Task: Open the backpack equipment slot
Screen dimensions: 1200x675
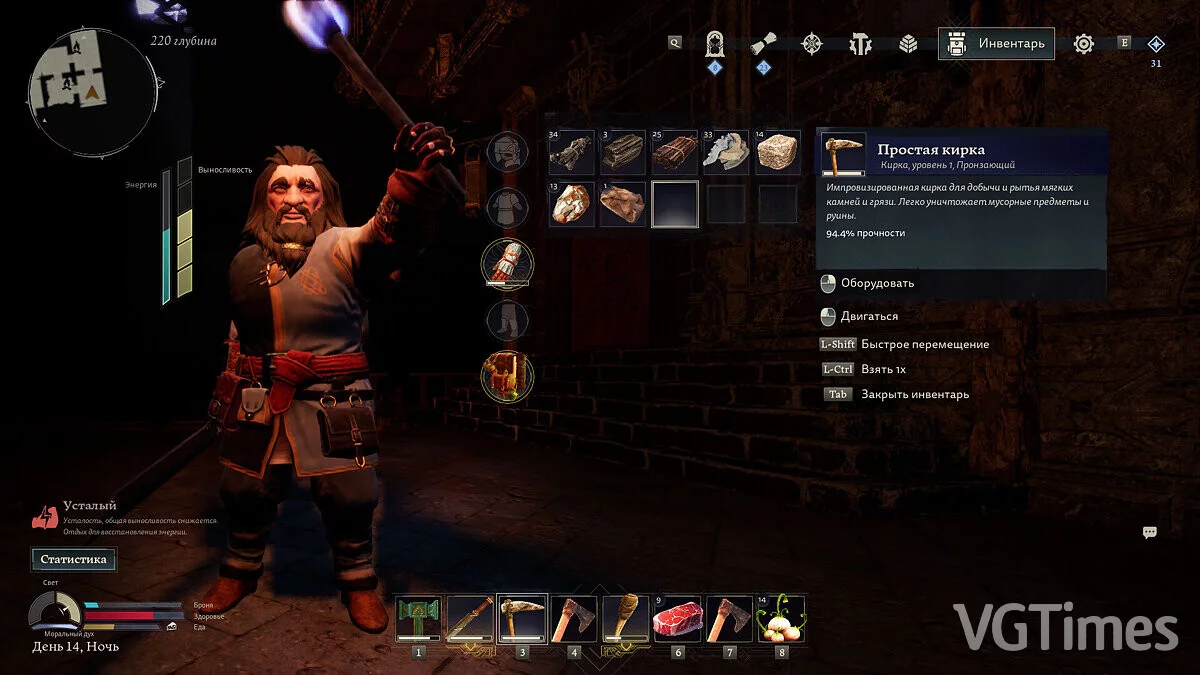Action: (x=508, y=377)
